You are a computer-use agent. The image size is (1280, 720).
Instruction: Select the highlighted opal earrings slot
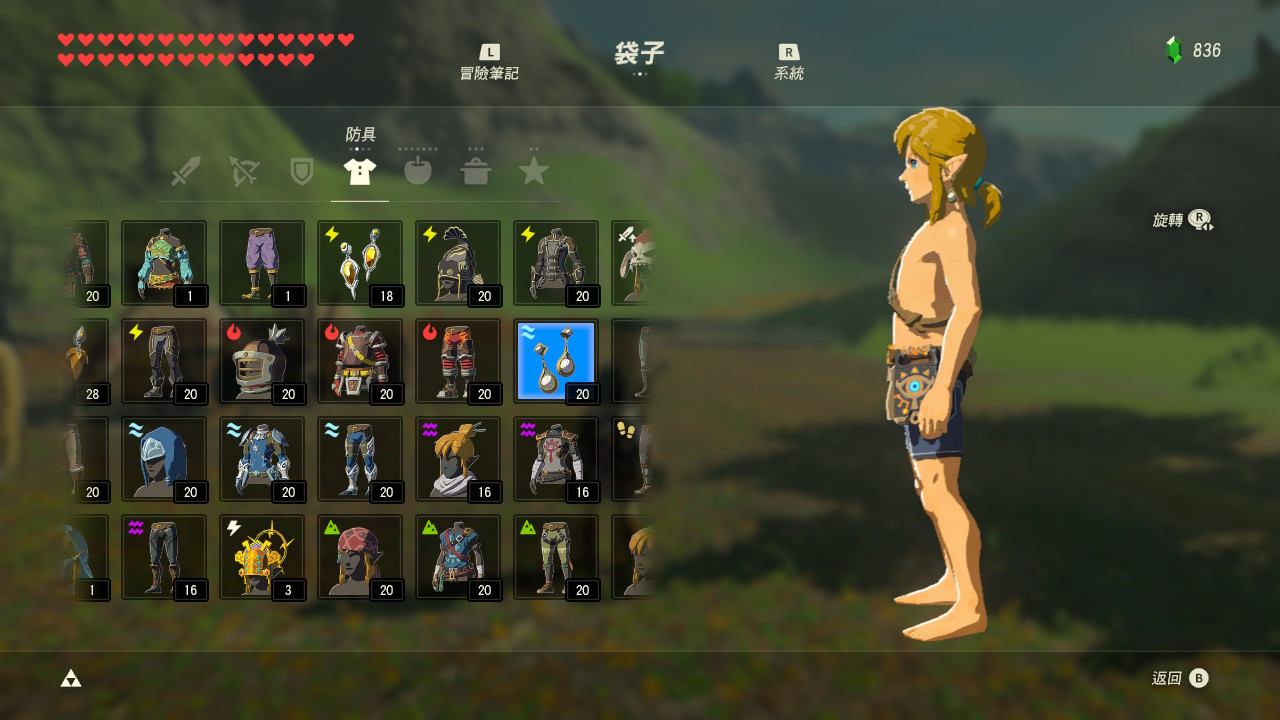click(556, 361)
